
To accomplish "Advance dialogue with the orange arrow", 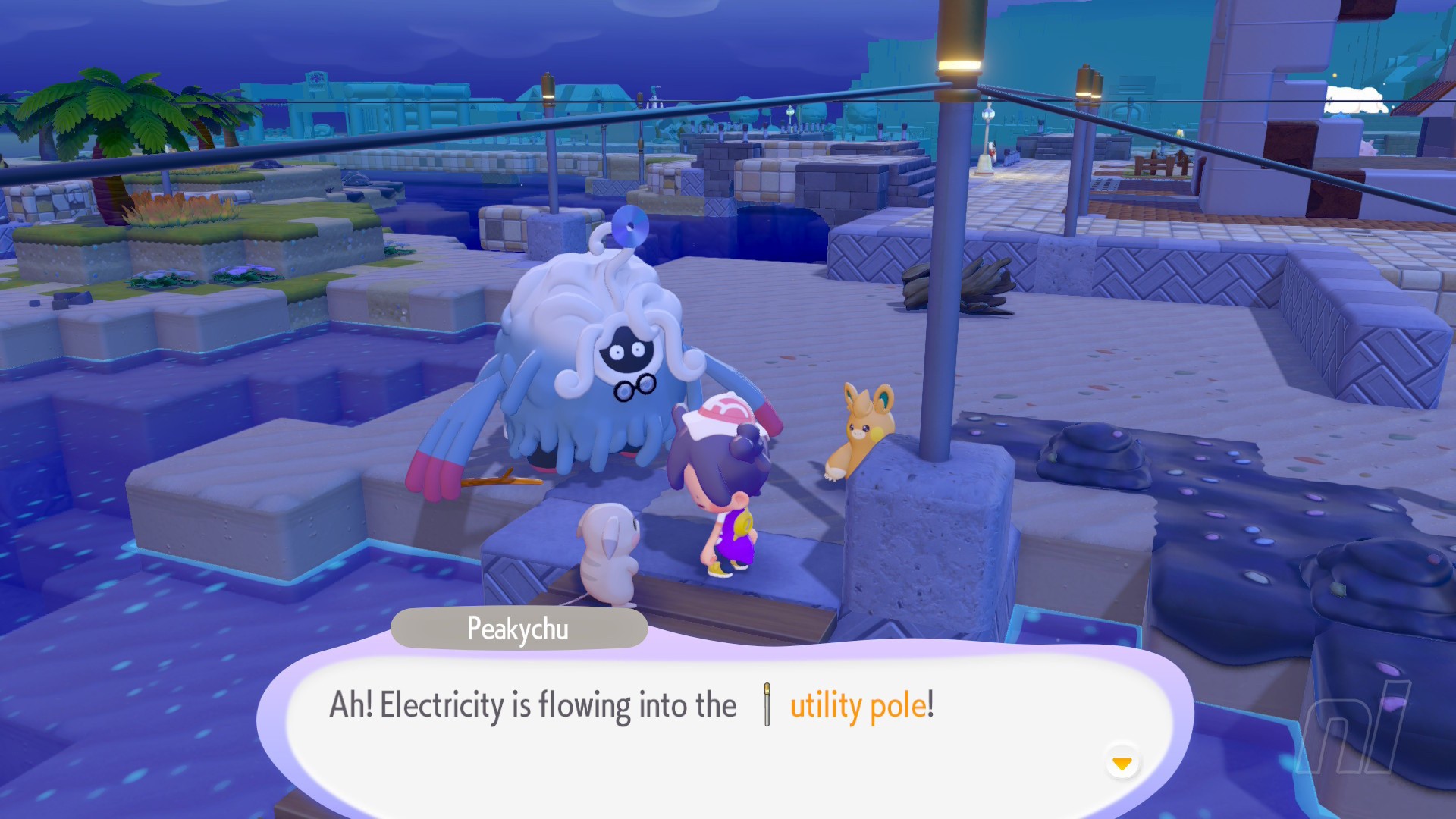I will (x=1122, y=762).
